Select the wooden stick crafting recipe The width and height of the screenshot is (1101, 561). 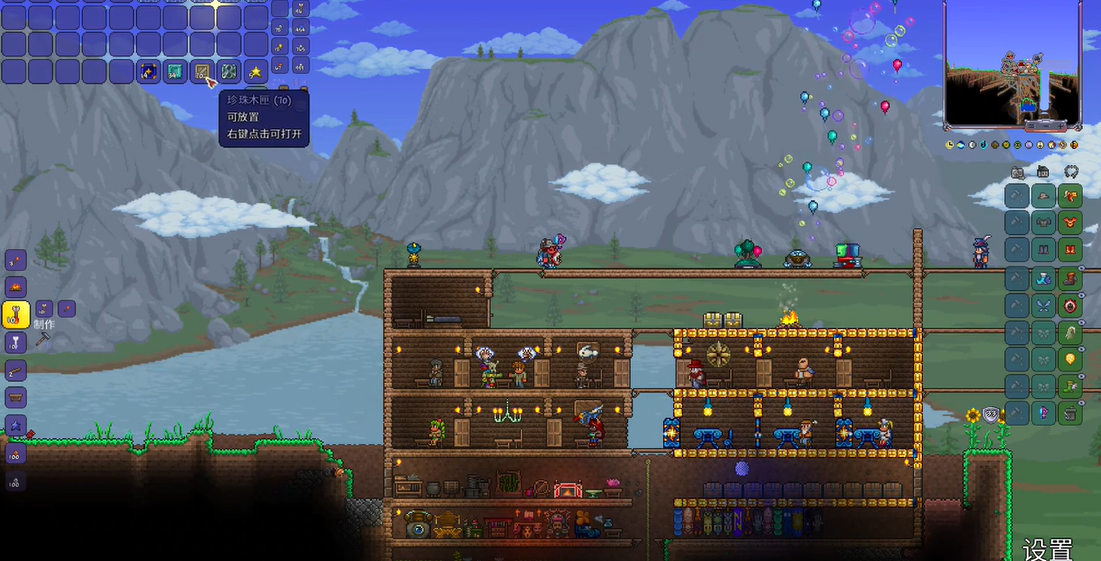(15, 371)
